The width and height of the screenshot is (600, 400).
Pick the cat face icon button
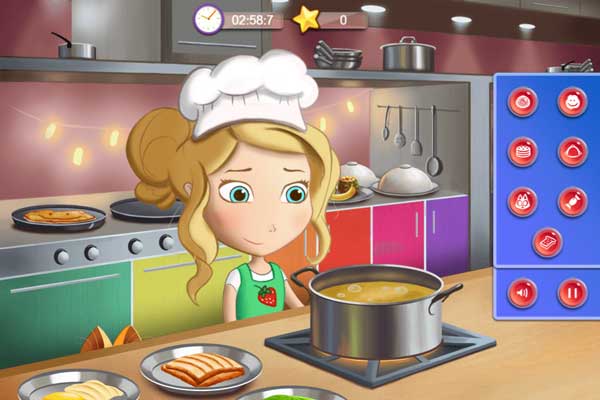tap(523, 201)
